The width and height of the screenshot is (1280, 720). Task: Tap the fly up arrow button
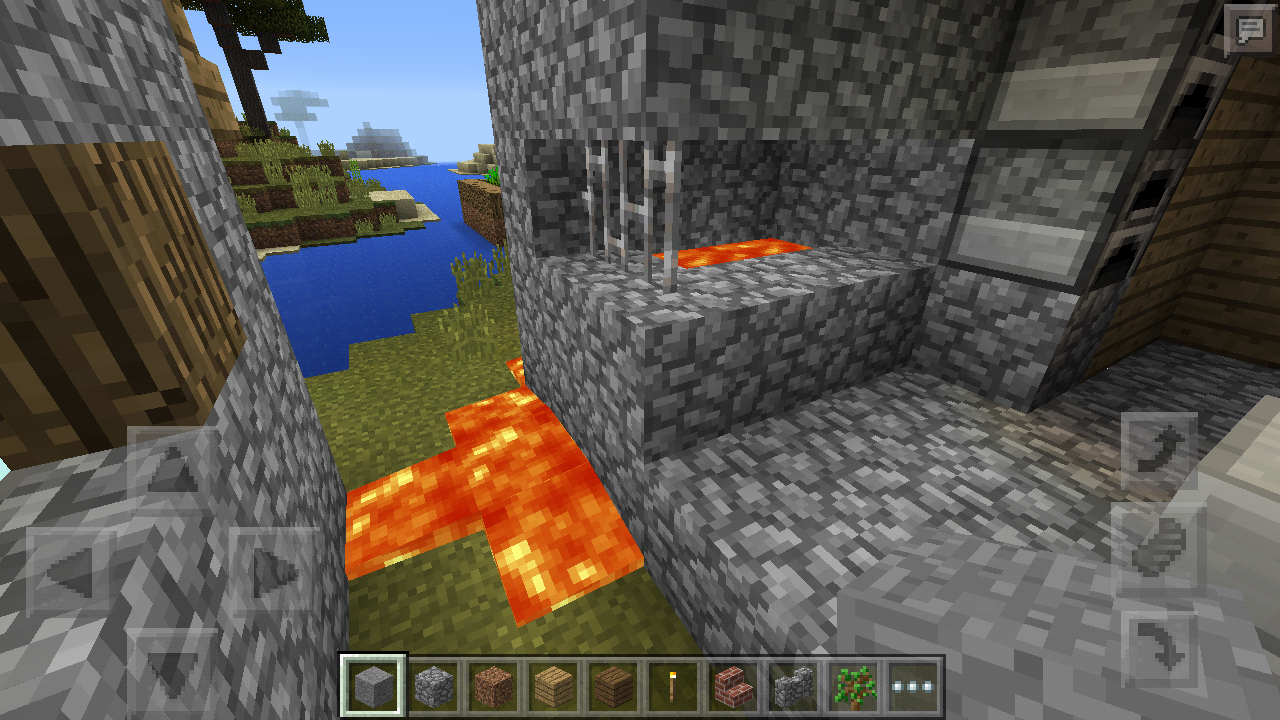click(x=1159, y=449)
